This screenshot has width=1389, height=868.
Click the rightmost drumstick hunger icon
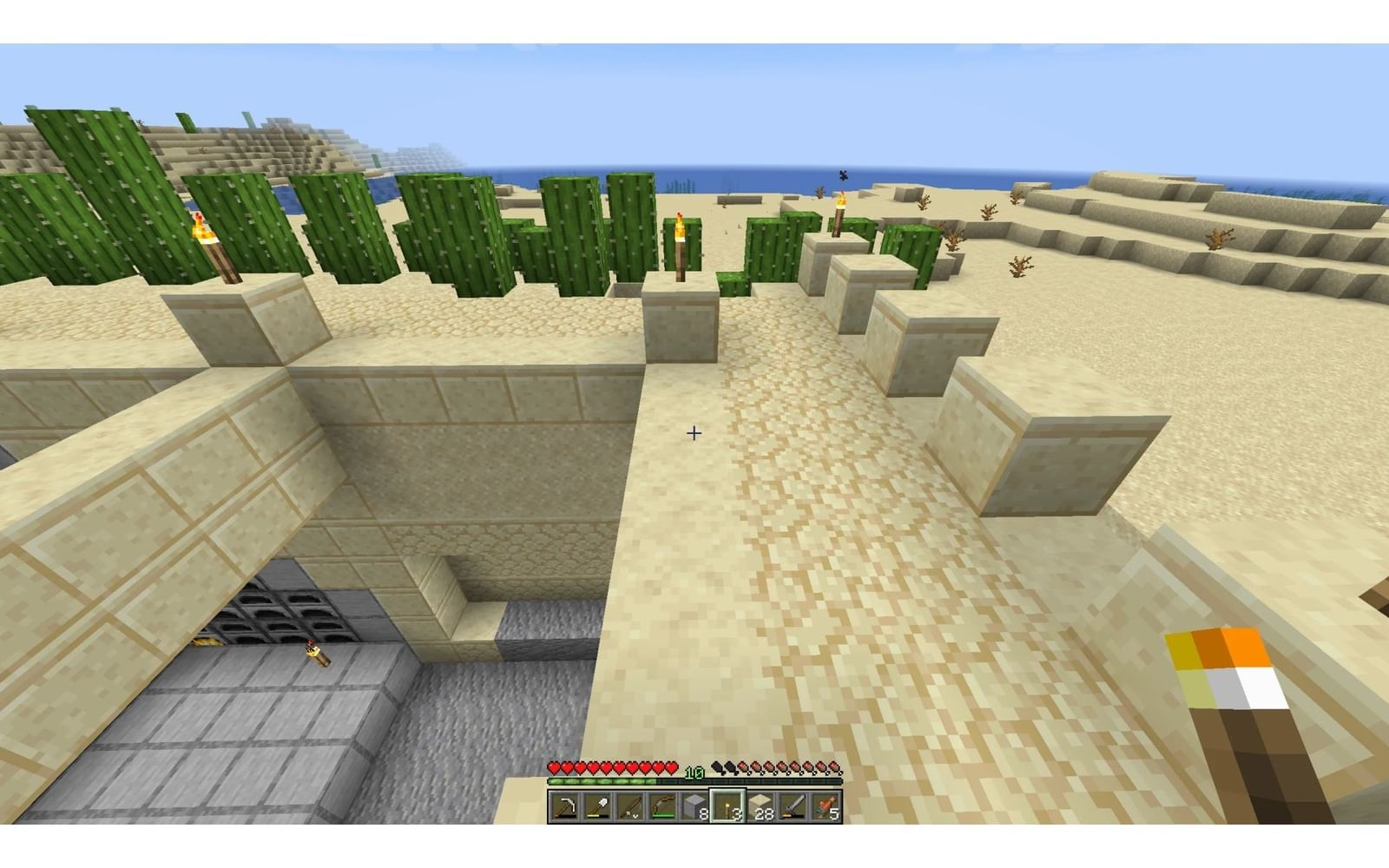pos(835,768)
